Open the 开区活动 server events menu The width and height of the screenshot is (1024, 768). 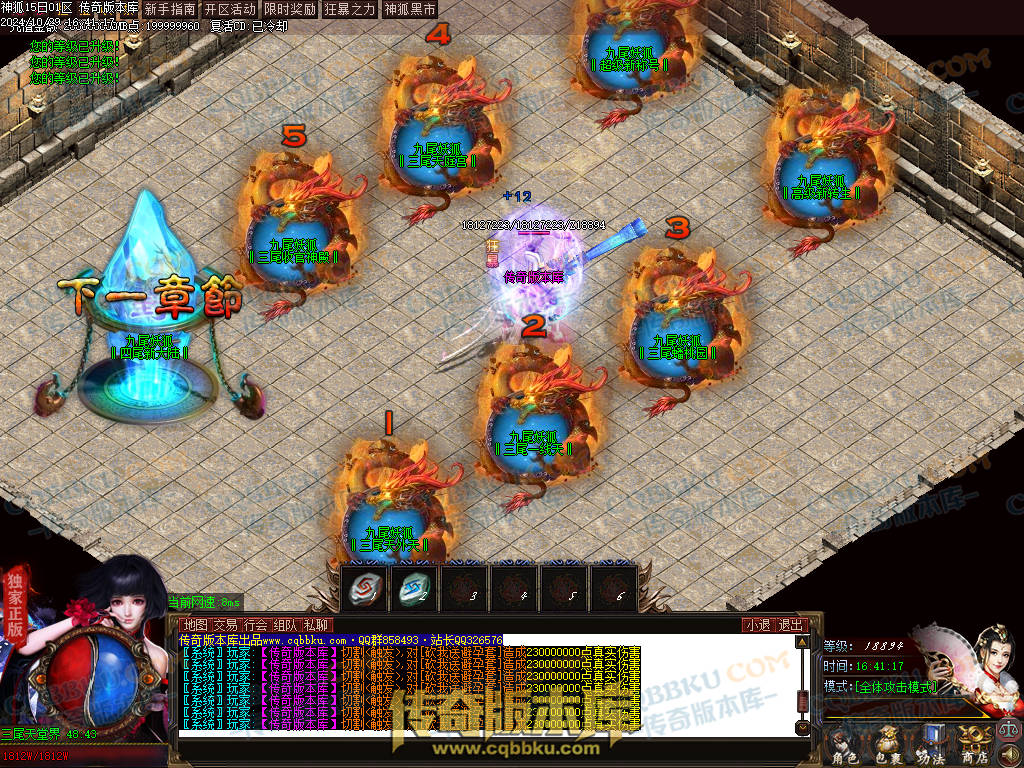pyautogui.click(x=230, y=9)
